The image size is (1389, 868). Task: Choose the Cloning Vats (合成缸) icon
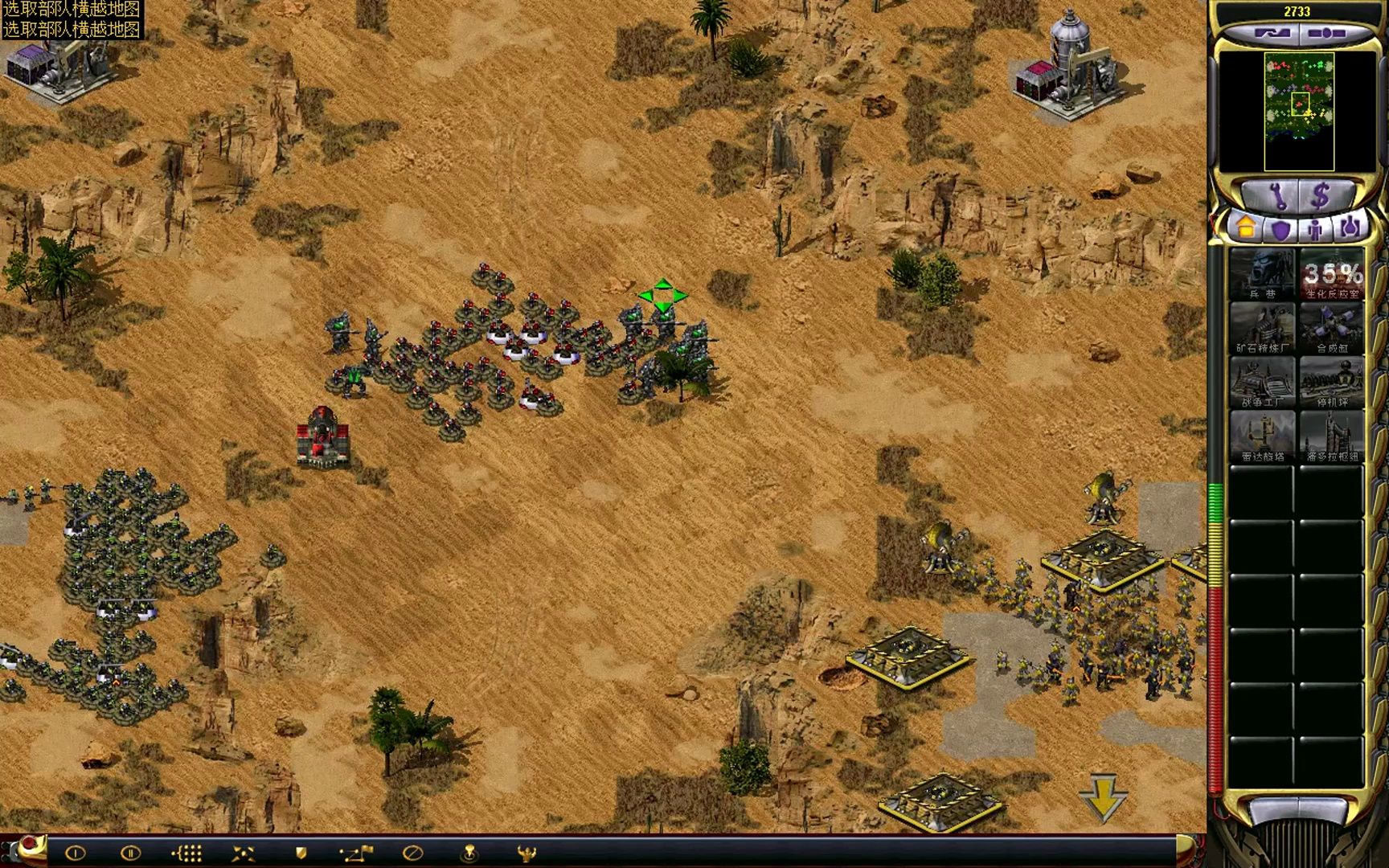pyautogui.click(x=1331, y=328)
